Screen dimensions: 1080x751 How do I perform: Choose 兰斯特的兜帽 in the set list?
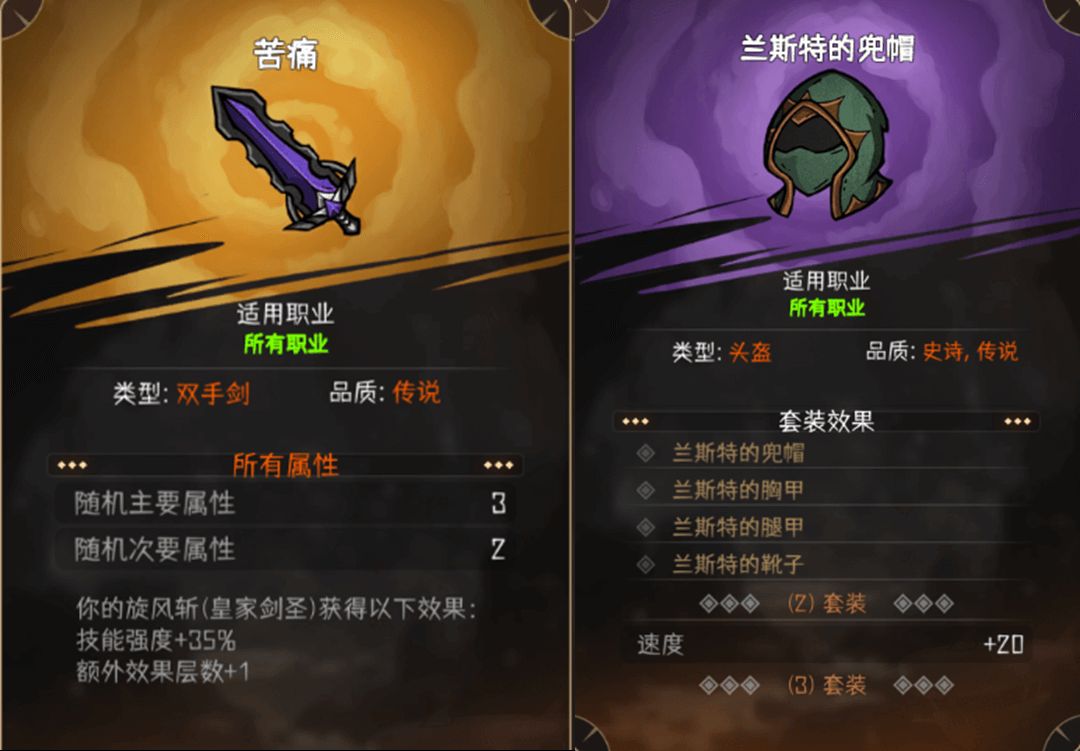coord(738,453)
